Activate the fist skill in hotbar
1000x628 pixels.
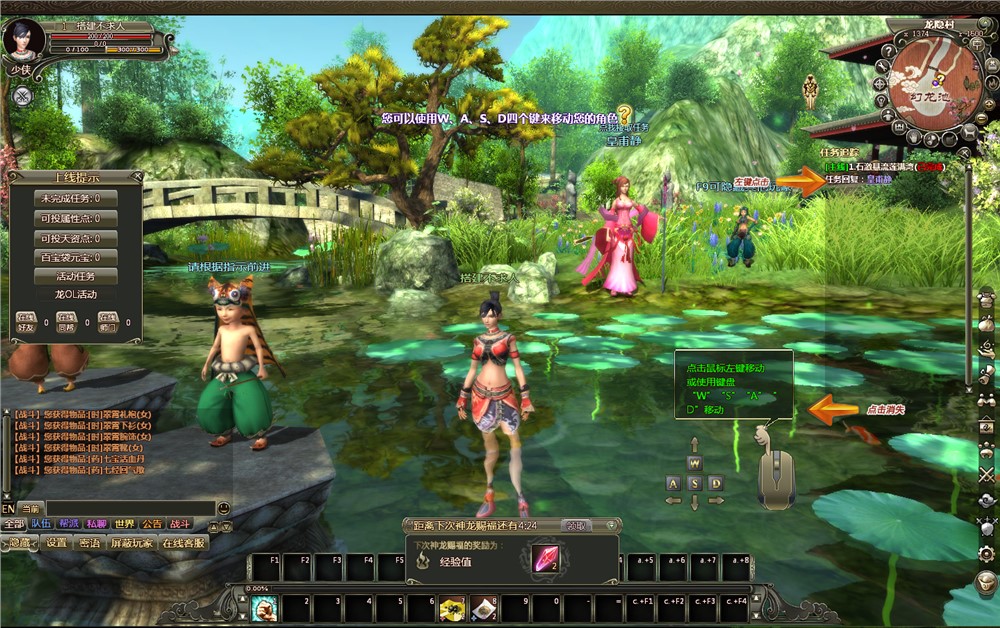[x=264, y=608]
